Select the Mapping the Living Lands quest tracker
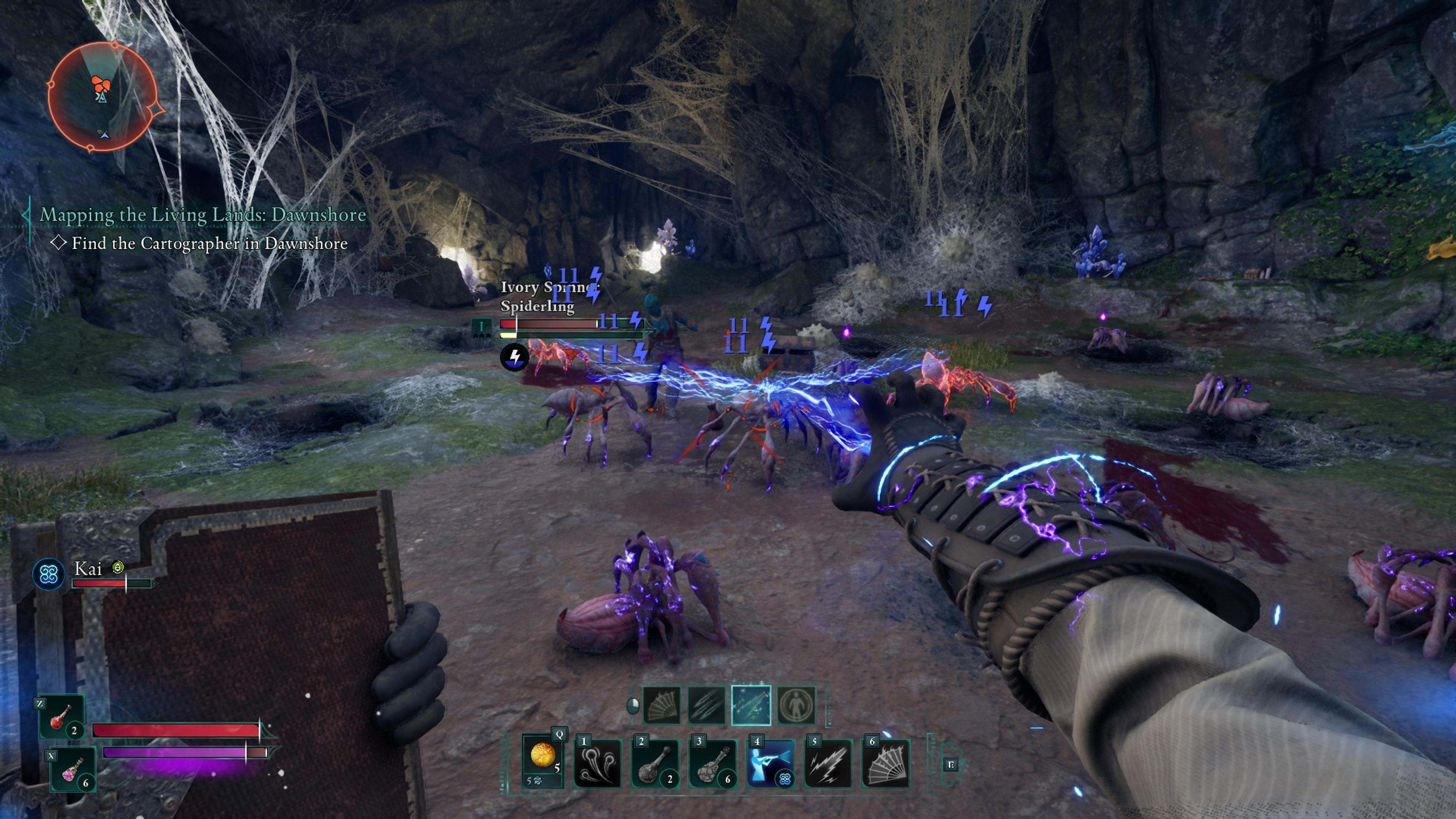 pyautogui.click(x=202, y=215)
